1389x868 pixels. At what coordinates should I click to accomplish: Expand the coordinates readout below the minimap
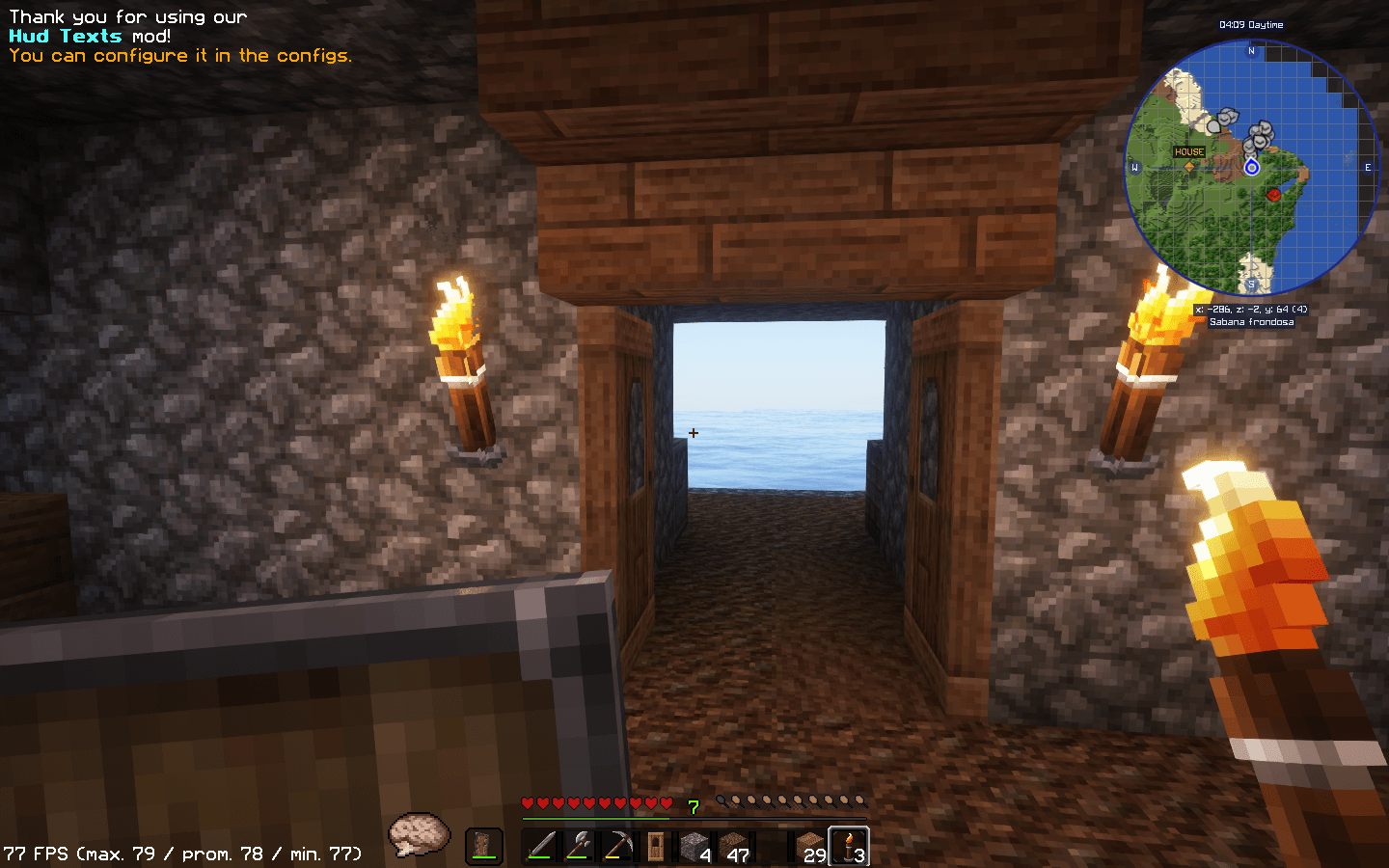[1252, 309]
